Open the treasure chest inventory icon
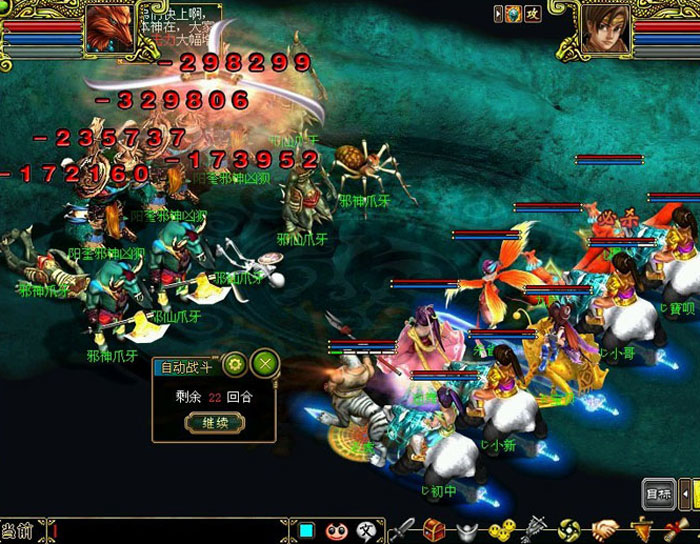Viewport: 700px width, 544px height. [433, 530]
